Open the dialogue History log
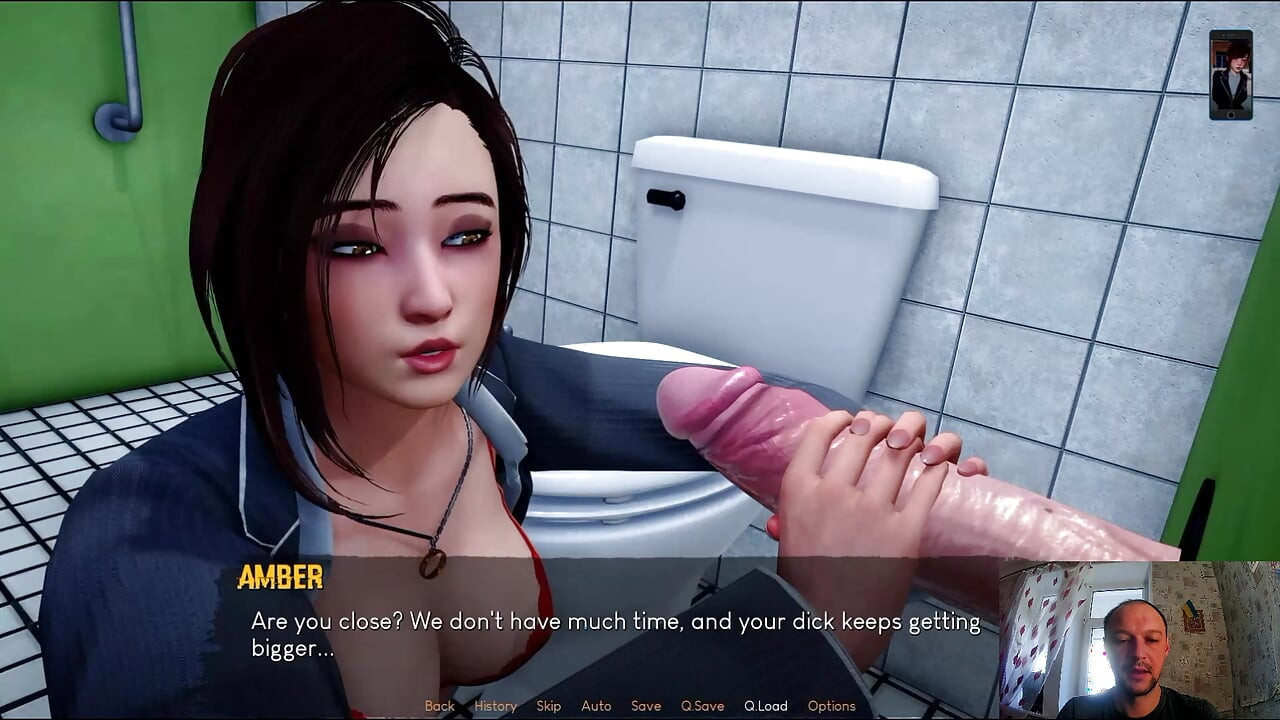This screenshot has height=720, width=1280. tap(495, 706)
